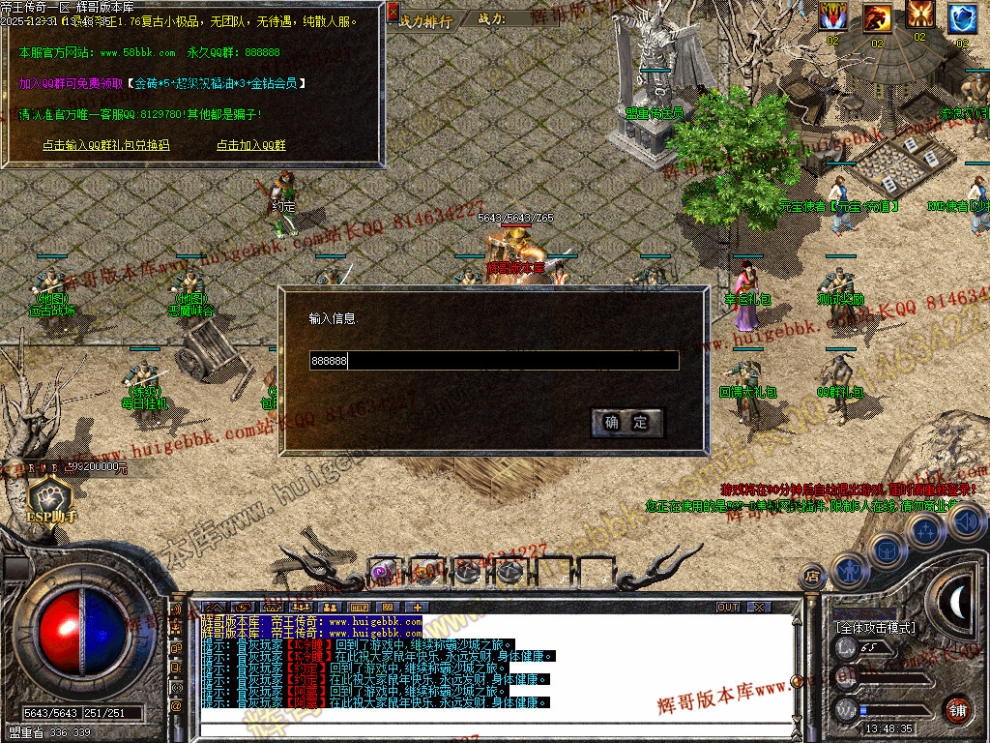The width and height of the screenshot is (990, 743).
Task: Focus the 输入信息 text field
Action: (x=494, y=361)
